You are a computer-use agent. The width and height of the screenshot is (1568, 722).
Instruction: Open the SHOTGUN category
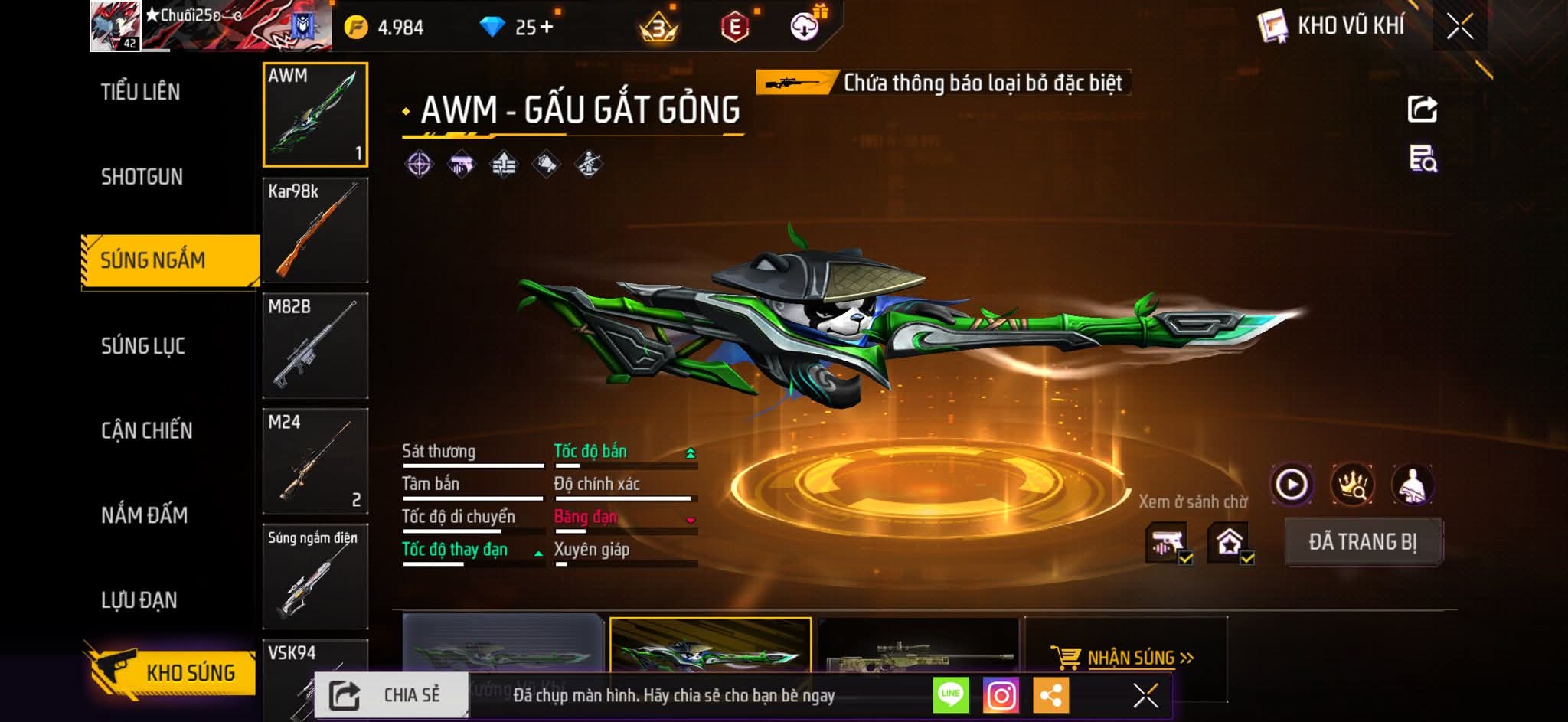click(142, 177)
